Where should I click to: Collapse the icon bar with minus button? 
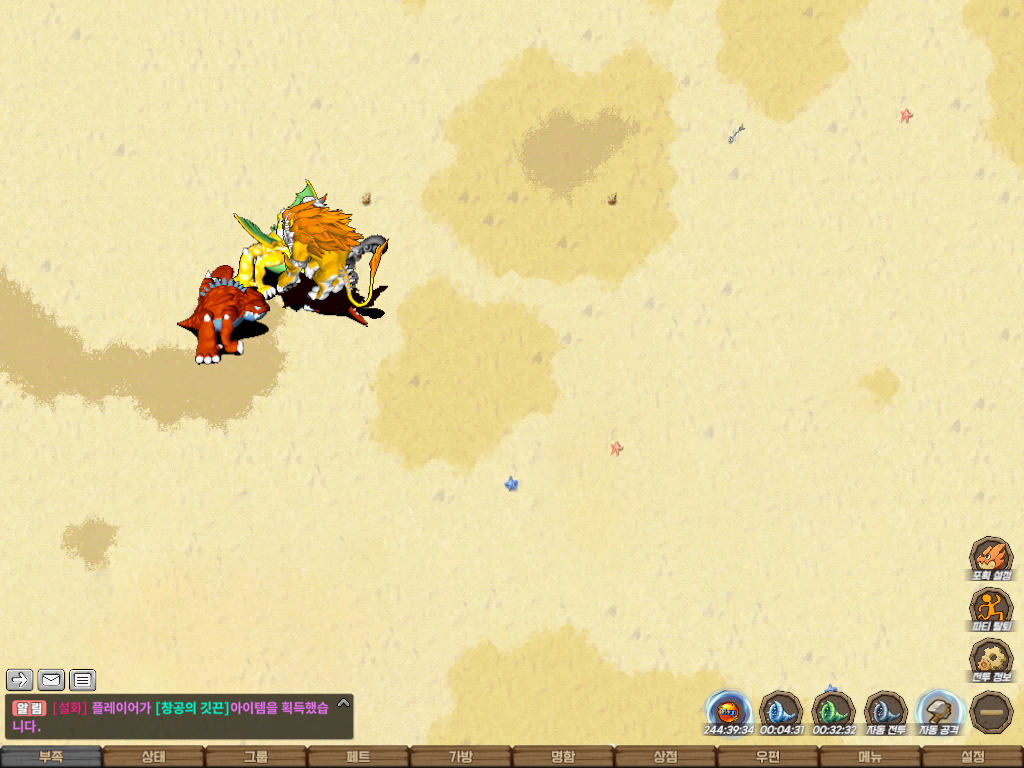(x=991, y=712)
